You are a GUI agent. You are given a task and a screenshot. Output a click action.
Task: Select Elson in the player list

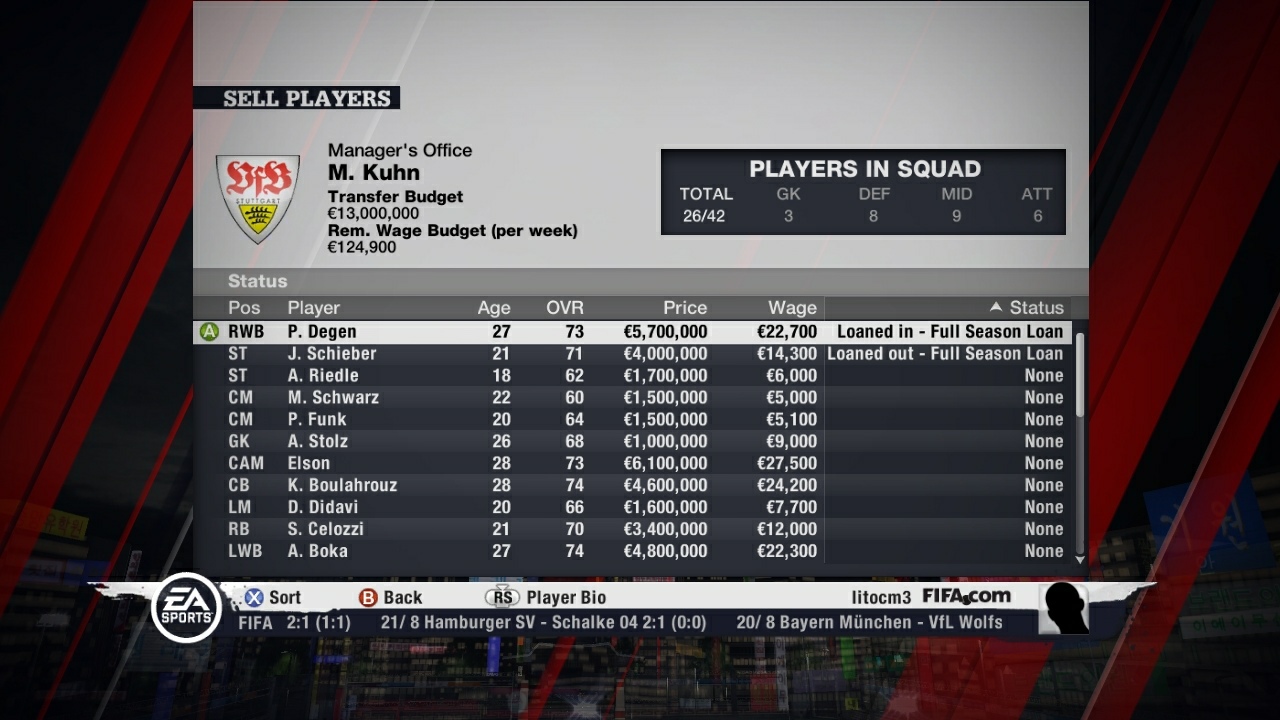point(309,463)
